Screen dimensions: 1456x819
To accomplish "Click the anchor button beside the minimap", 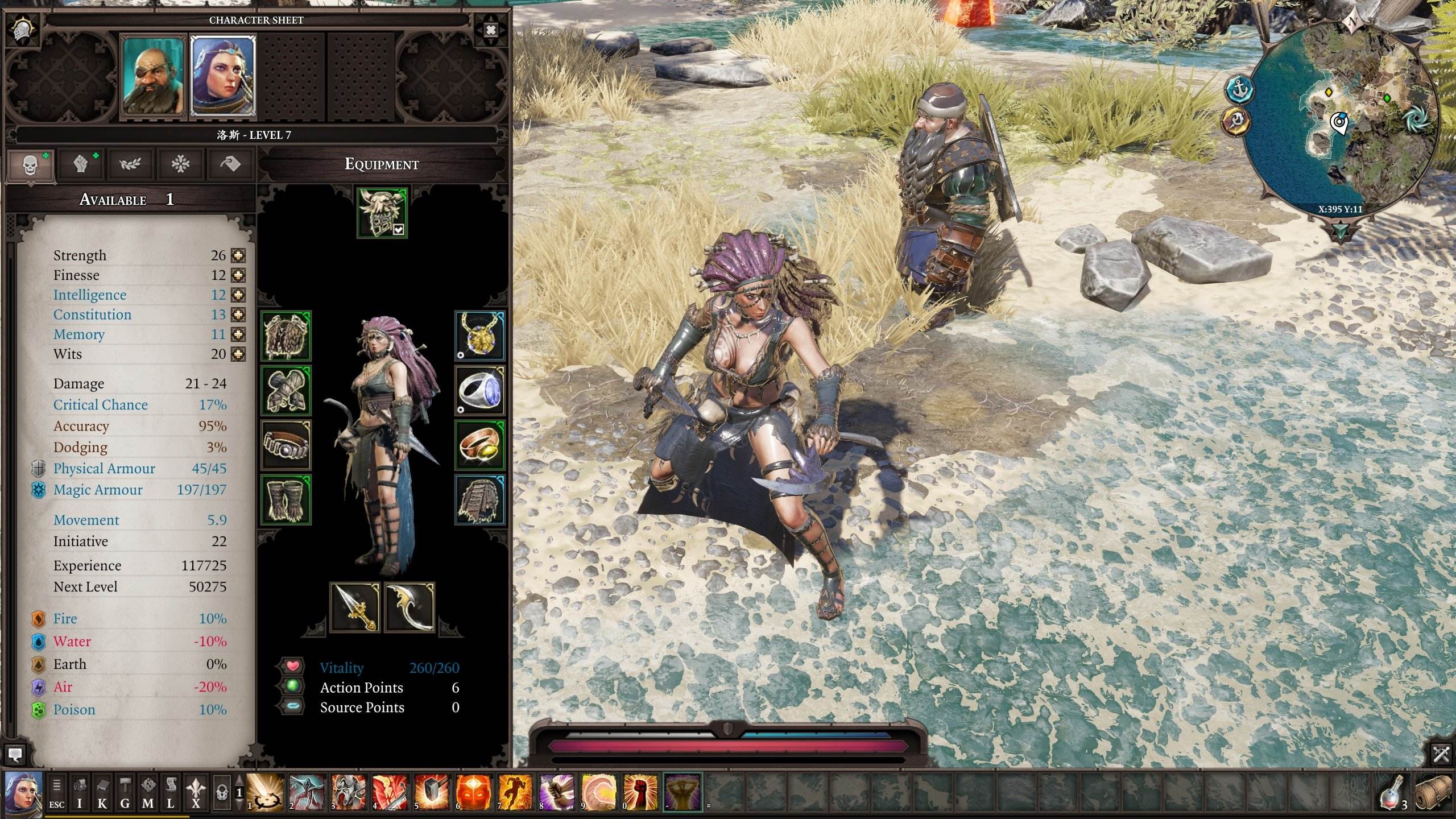I will 1239,89.
